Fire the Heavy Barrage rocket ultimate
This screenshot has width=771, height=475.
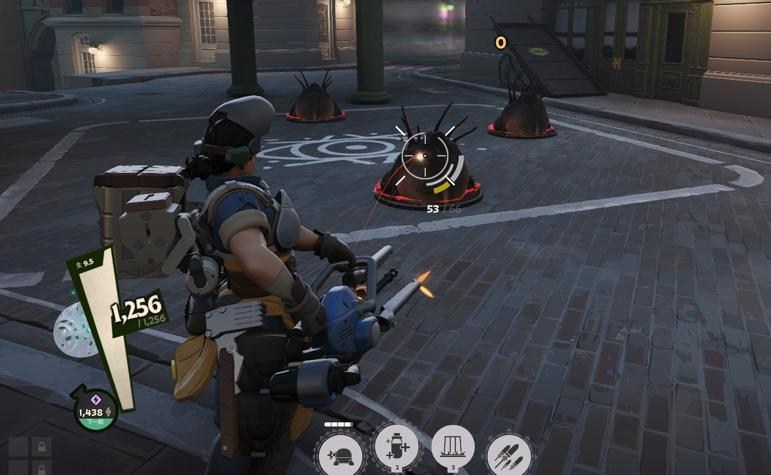(x=509, y=454)
